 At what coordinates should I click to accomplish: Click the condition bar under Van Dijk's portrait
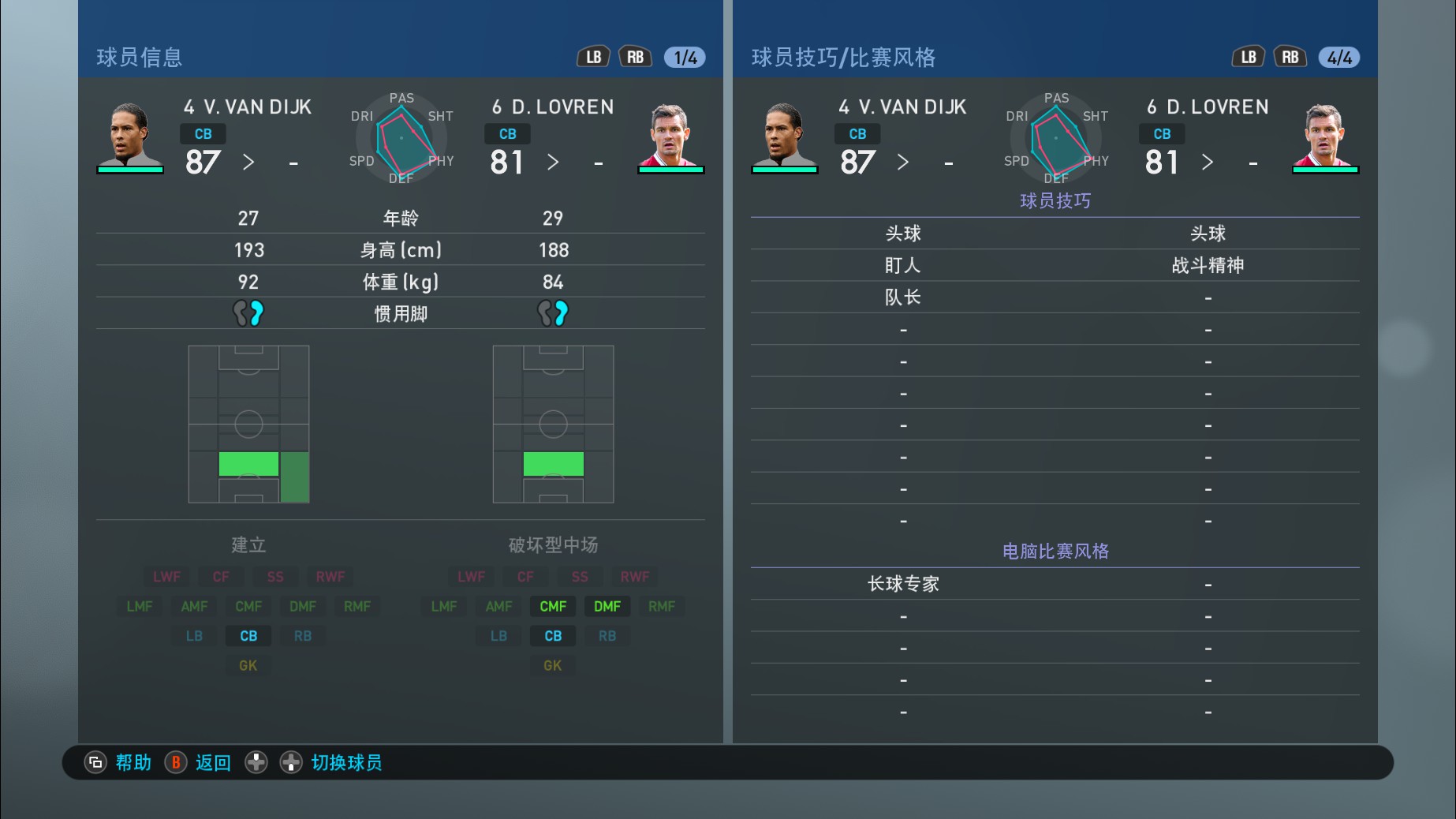click(130, 170)
